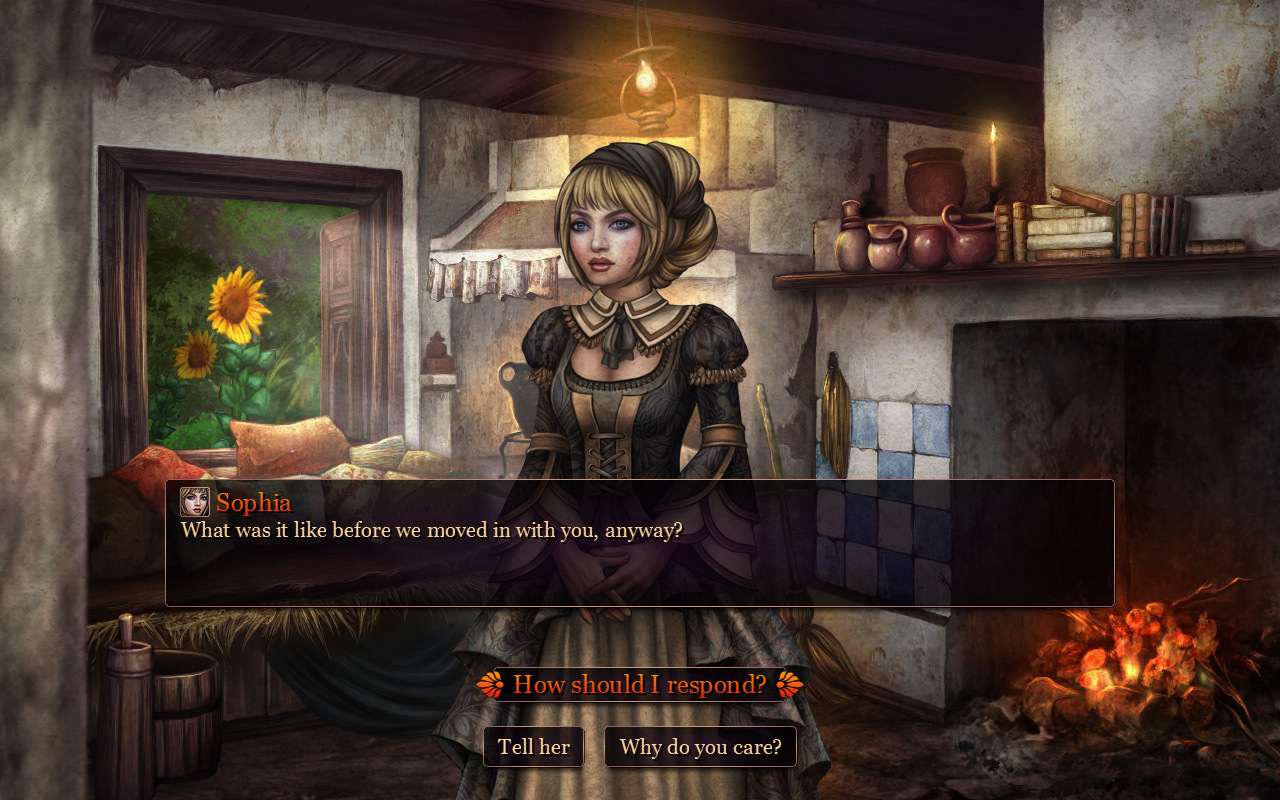Click the dialogue text to advance the conversation

point(430,530)
